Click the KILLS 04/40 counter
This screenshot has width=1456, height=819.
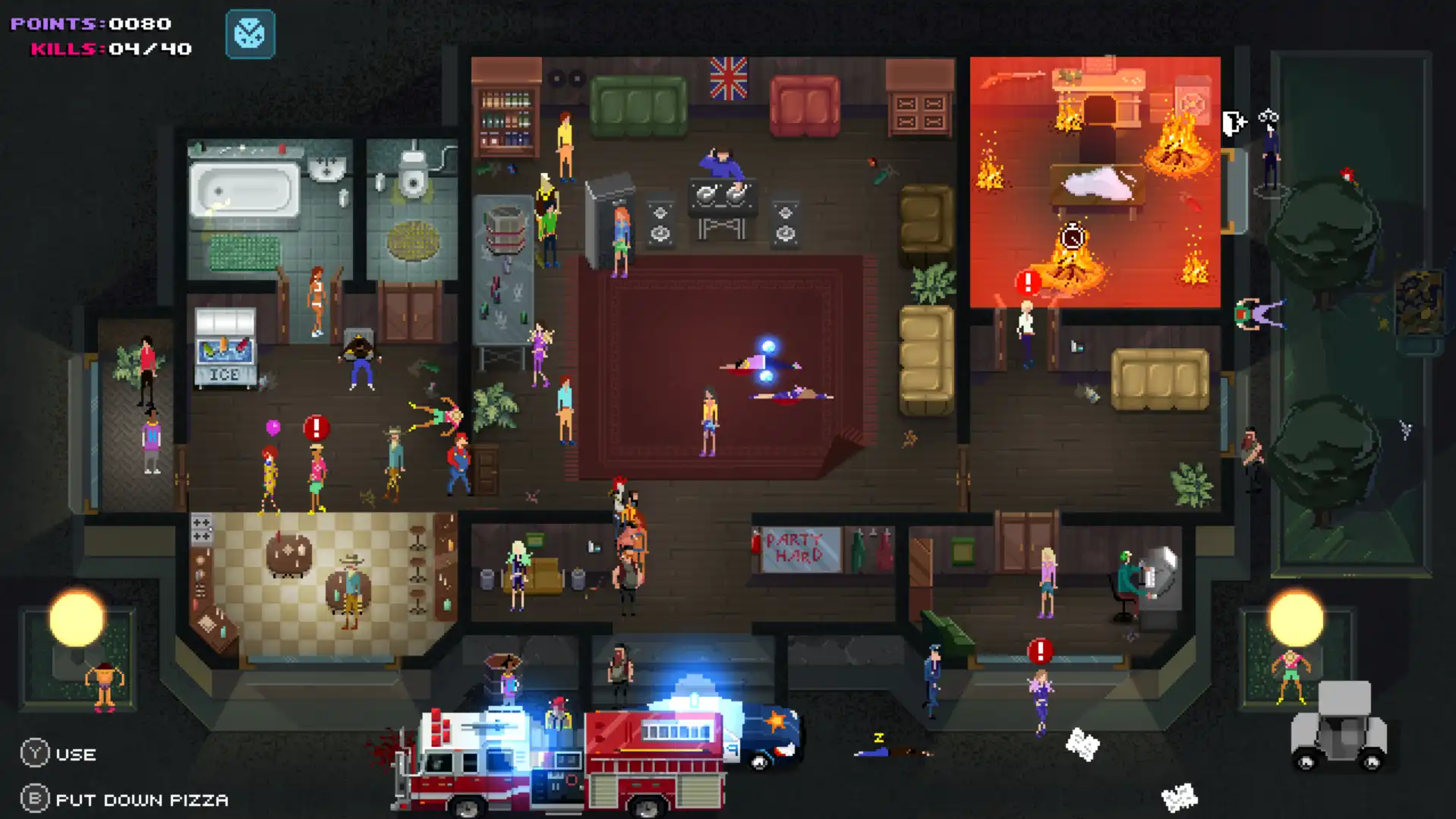tap(111, 49)
